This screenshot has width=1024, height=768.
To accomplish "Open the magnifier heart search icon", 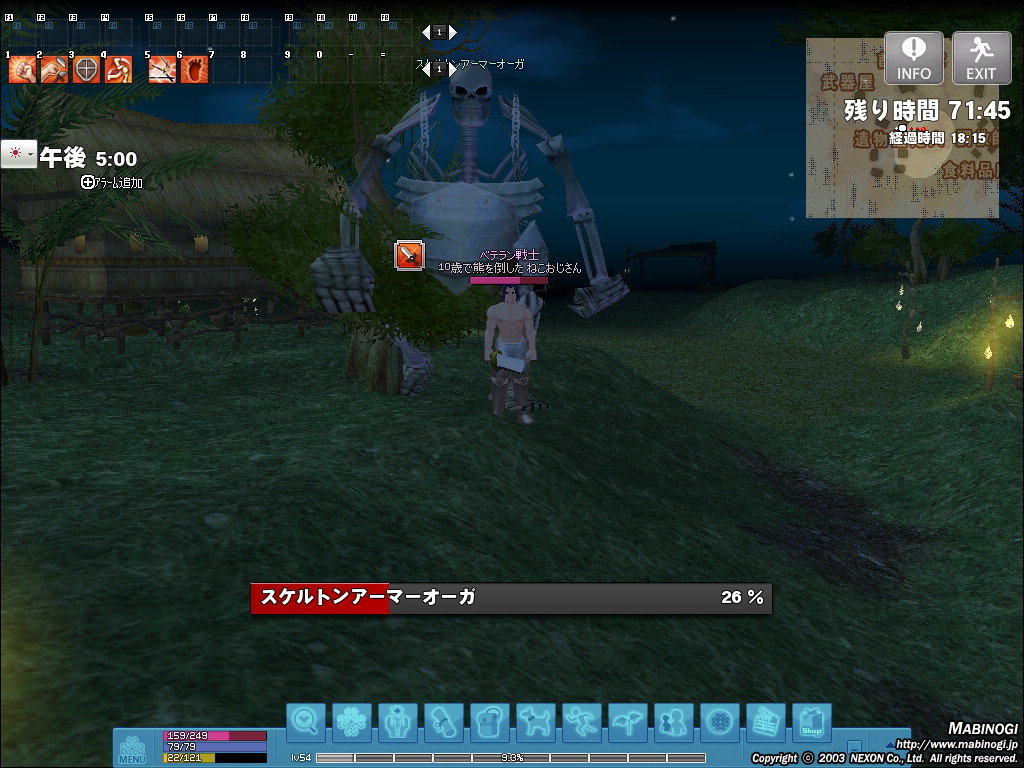I will [x=305, y=721].
